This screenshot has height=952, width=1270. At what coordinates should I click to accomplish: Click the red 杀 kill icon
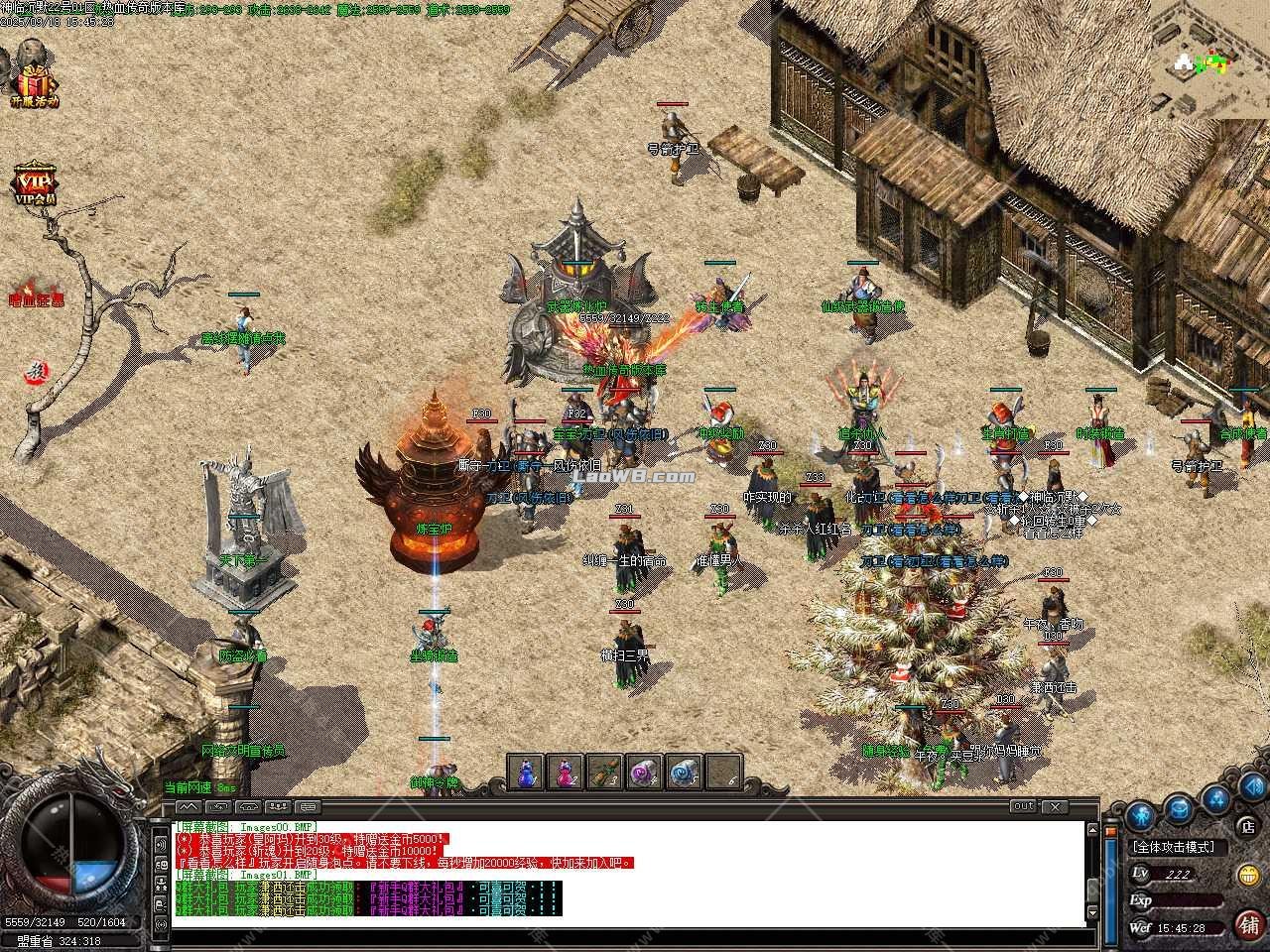[36, 372]
